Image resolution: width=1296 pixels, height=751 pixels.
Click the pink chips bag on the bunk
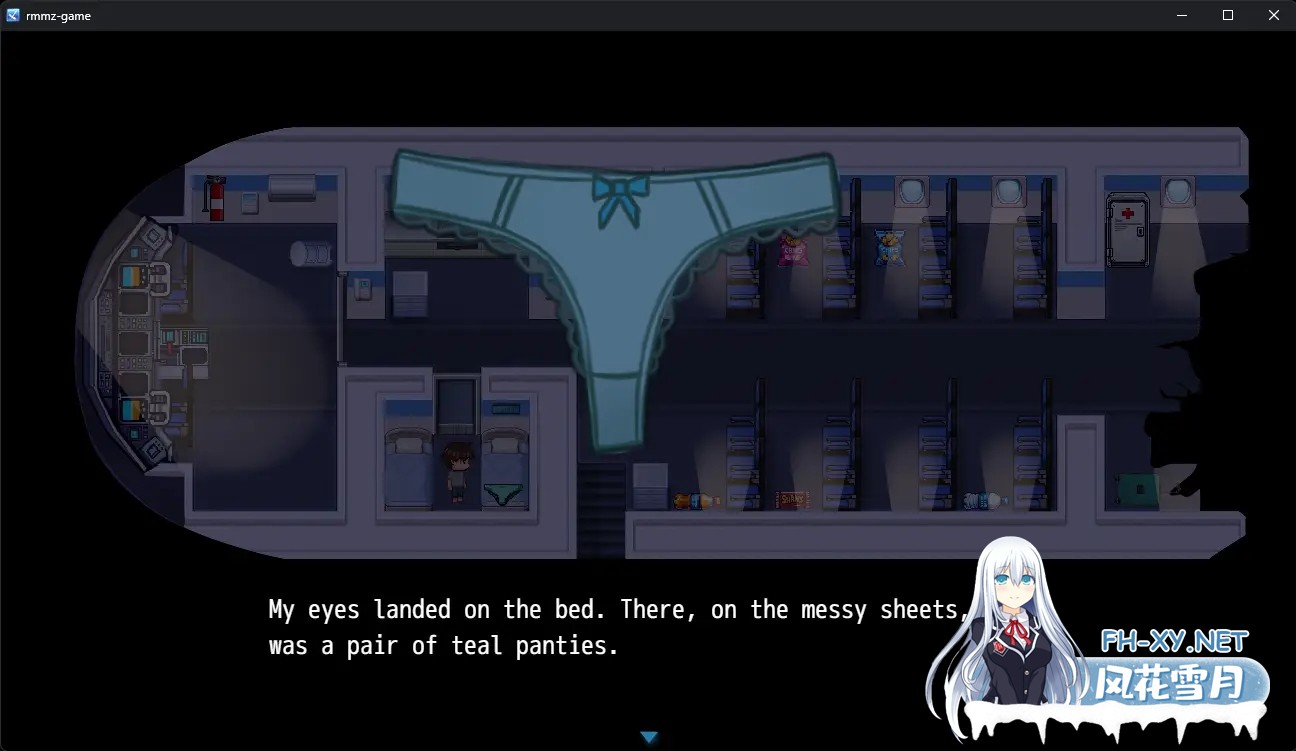click(x=791, y=250)
